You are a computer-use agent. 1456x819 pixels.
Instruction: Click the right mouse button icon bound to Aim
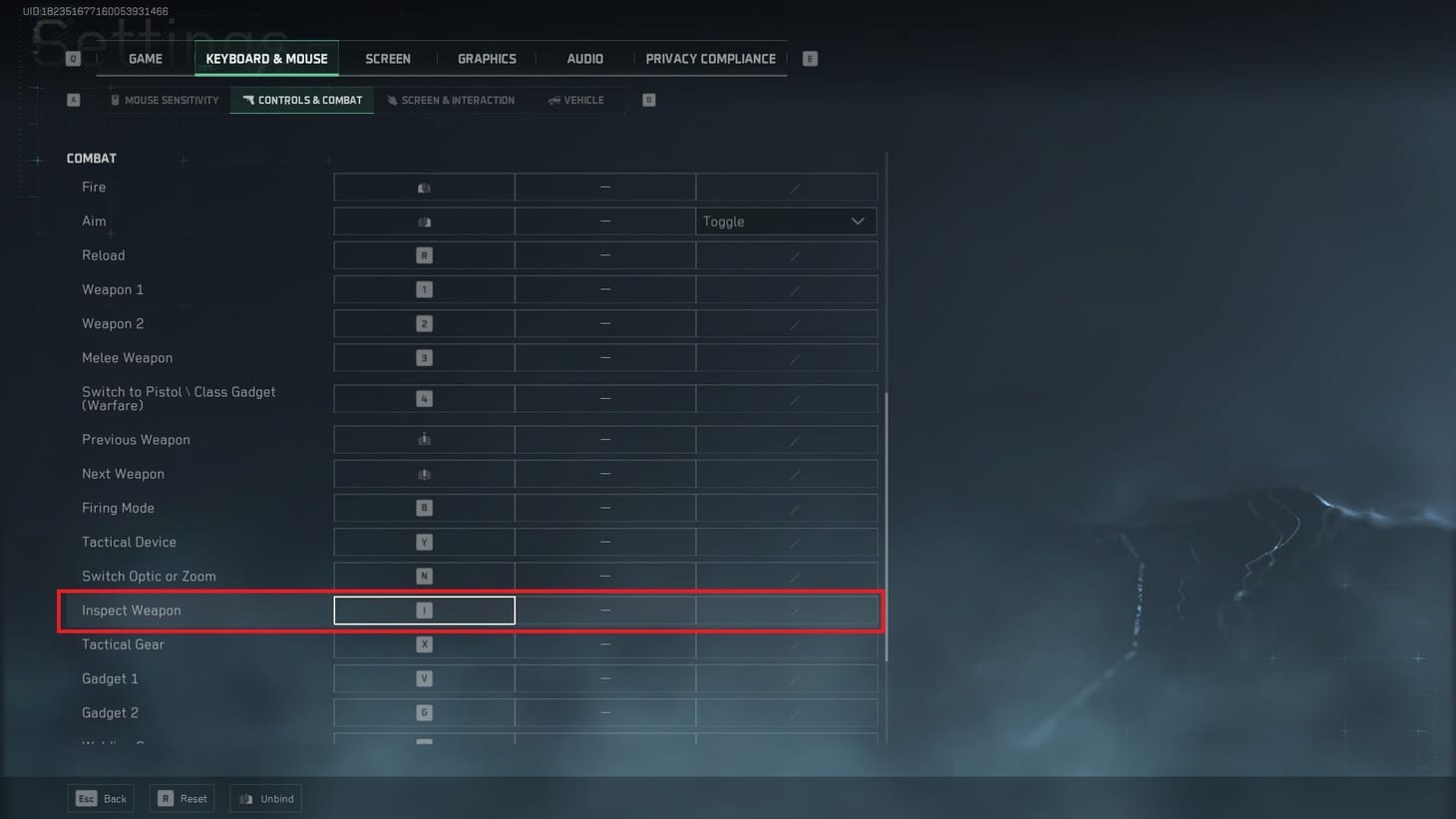tap(423, 220)
